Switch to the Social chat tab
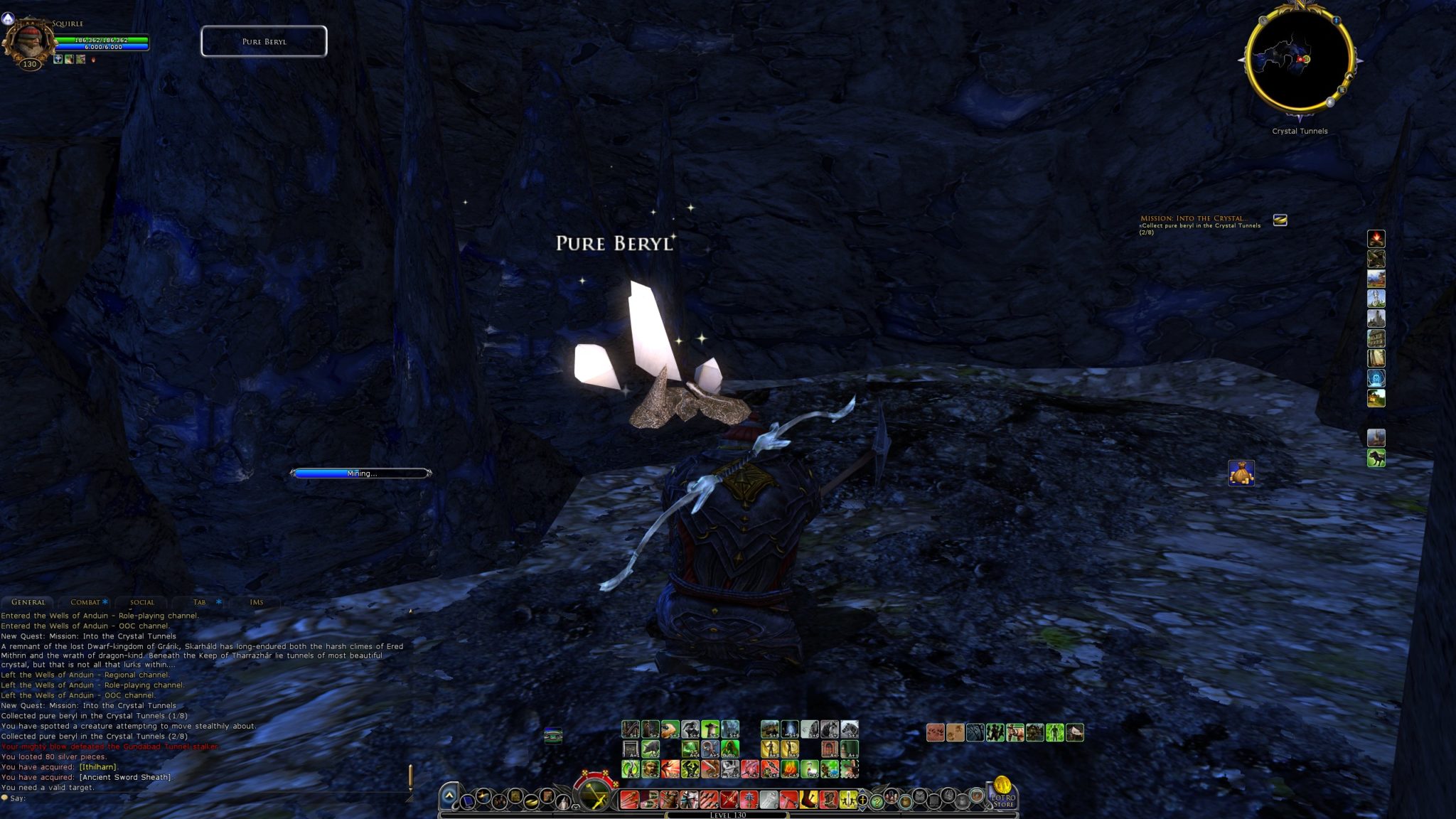 point(142,602)
